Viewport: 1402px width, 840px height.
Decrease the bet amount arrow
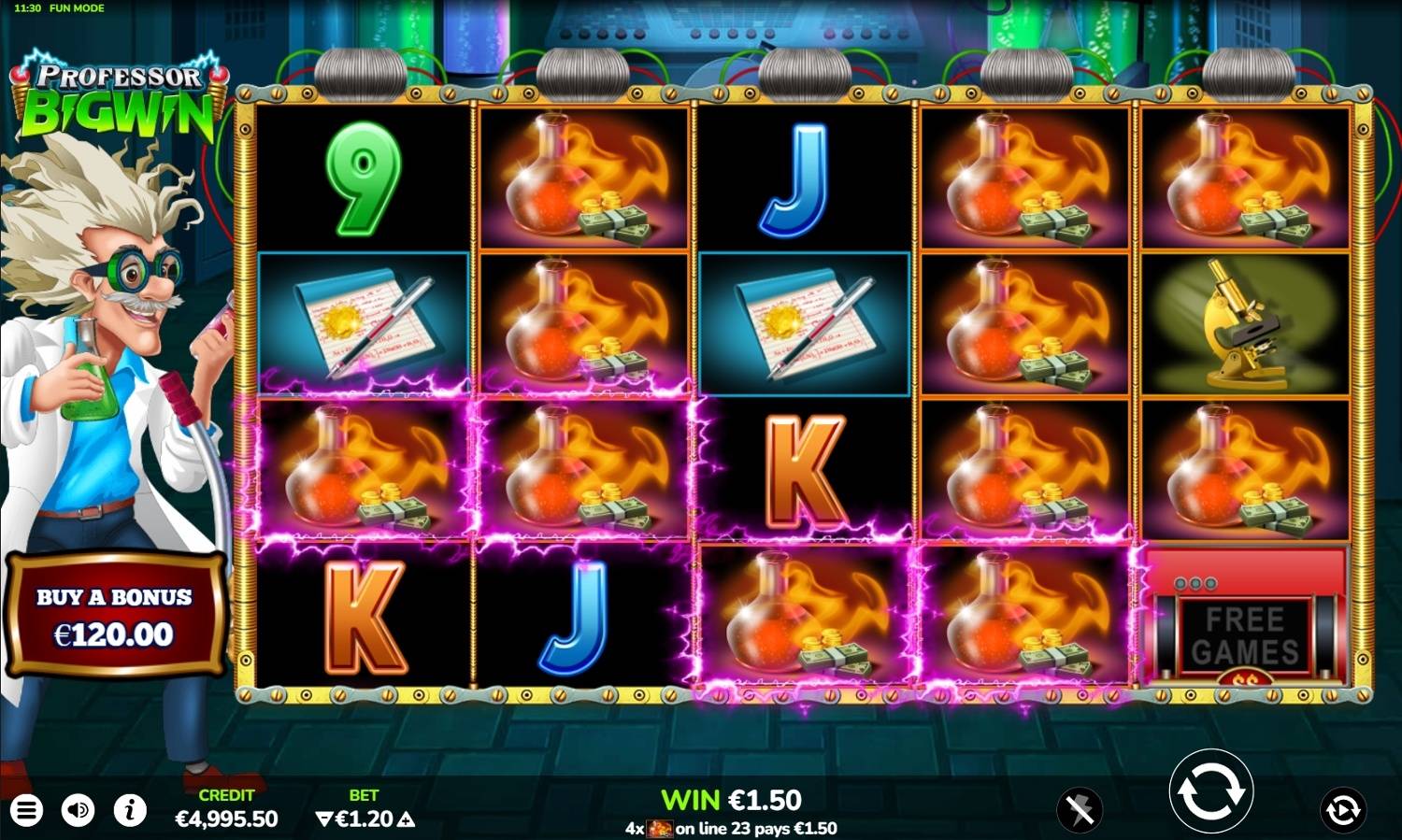pyautogui.click(x=324, y=819)
